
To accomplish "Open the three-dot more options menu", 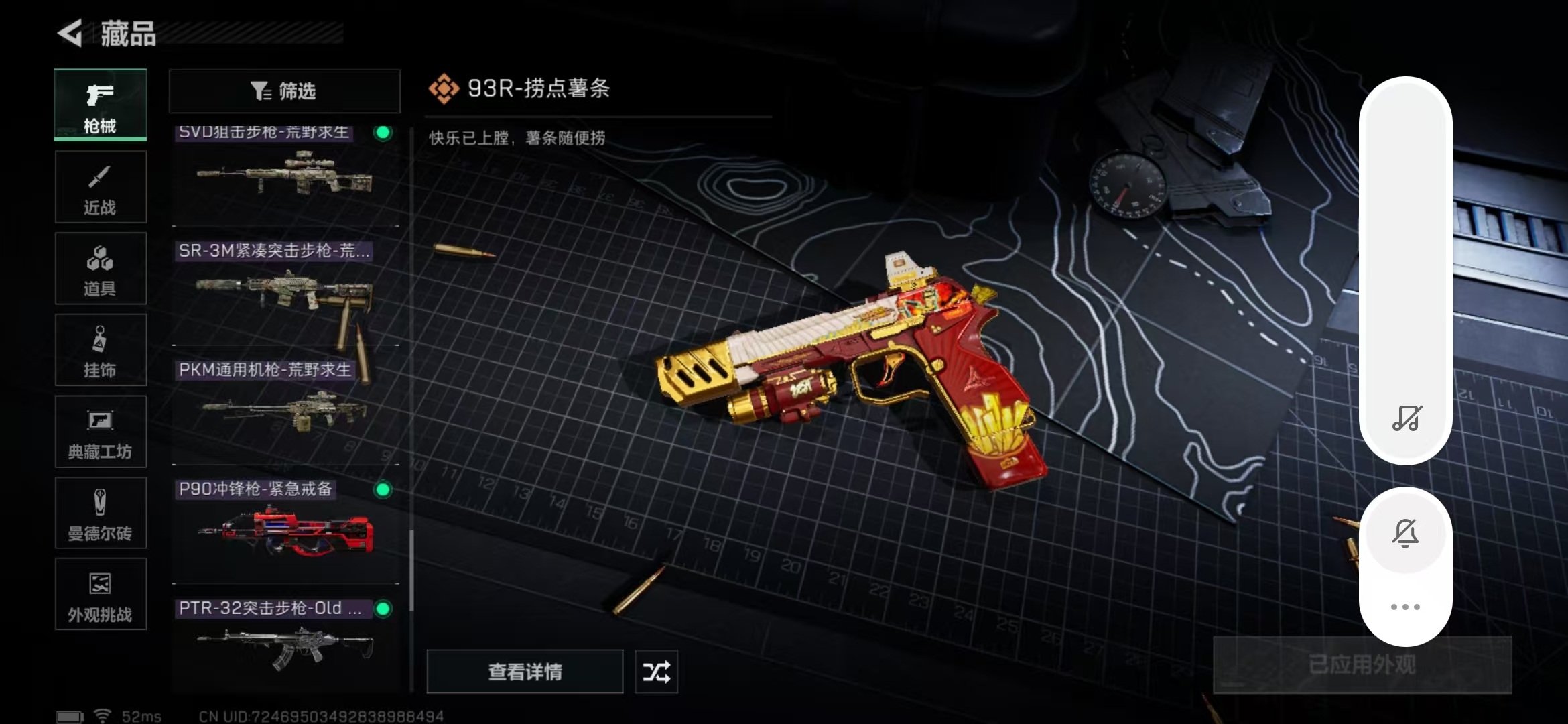I will [x=1407, y=607].
